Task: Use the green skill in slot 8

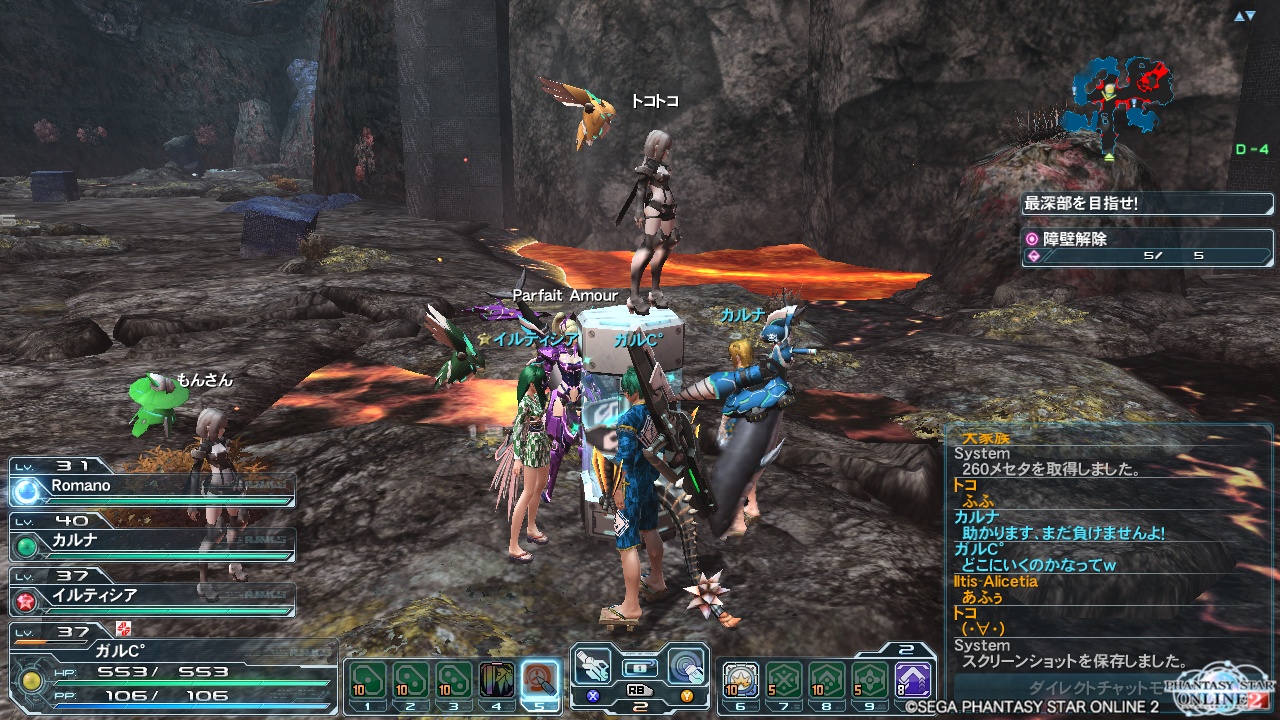Action: [826, 680]
